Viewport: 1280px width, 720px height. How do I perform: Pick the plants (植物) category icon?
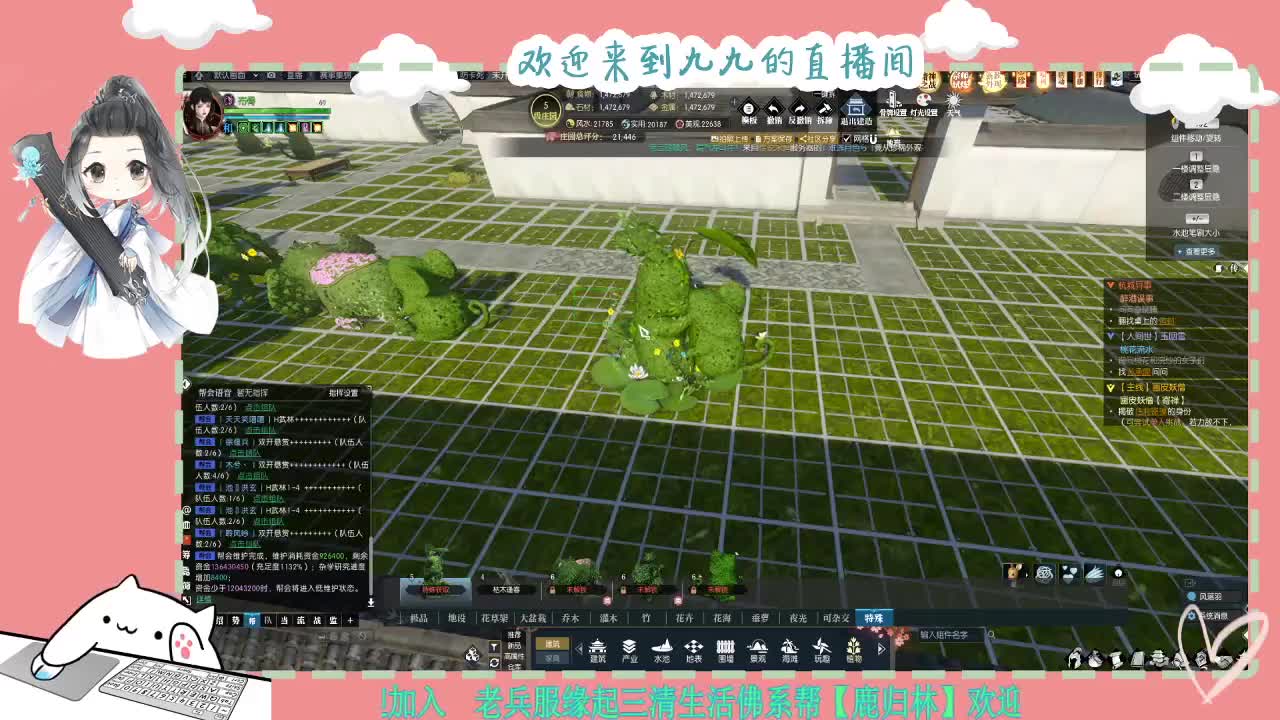click(852, 648)
